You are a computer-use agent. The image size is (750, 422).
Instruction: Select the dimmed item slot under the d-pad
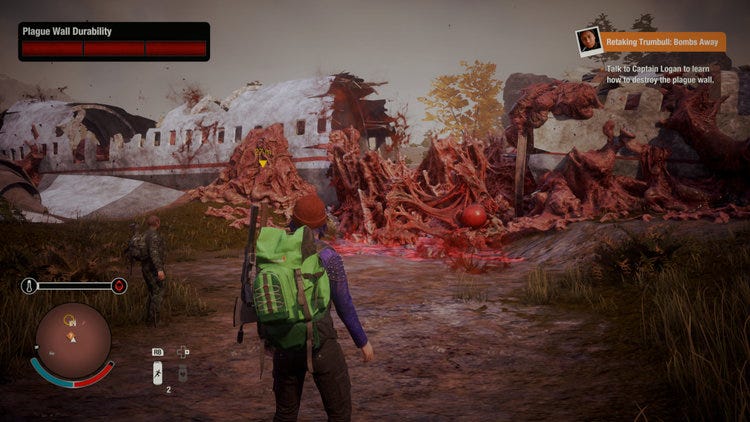[183, 372]
